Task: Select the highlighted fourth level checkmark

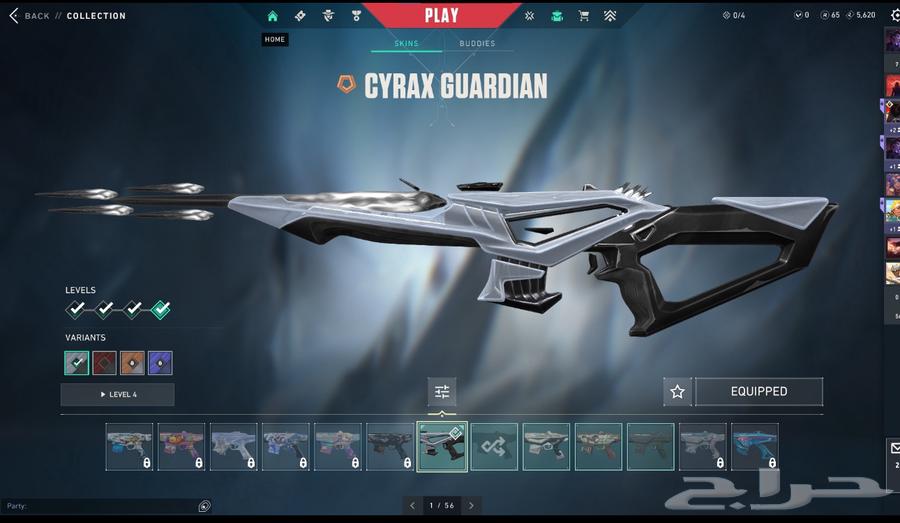Action: click(x=160, y=310)
